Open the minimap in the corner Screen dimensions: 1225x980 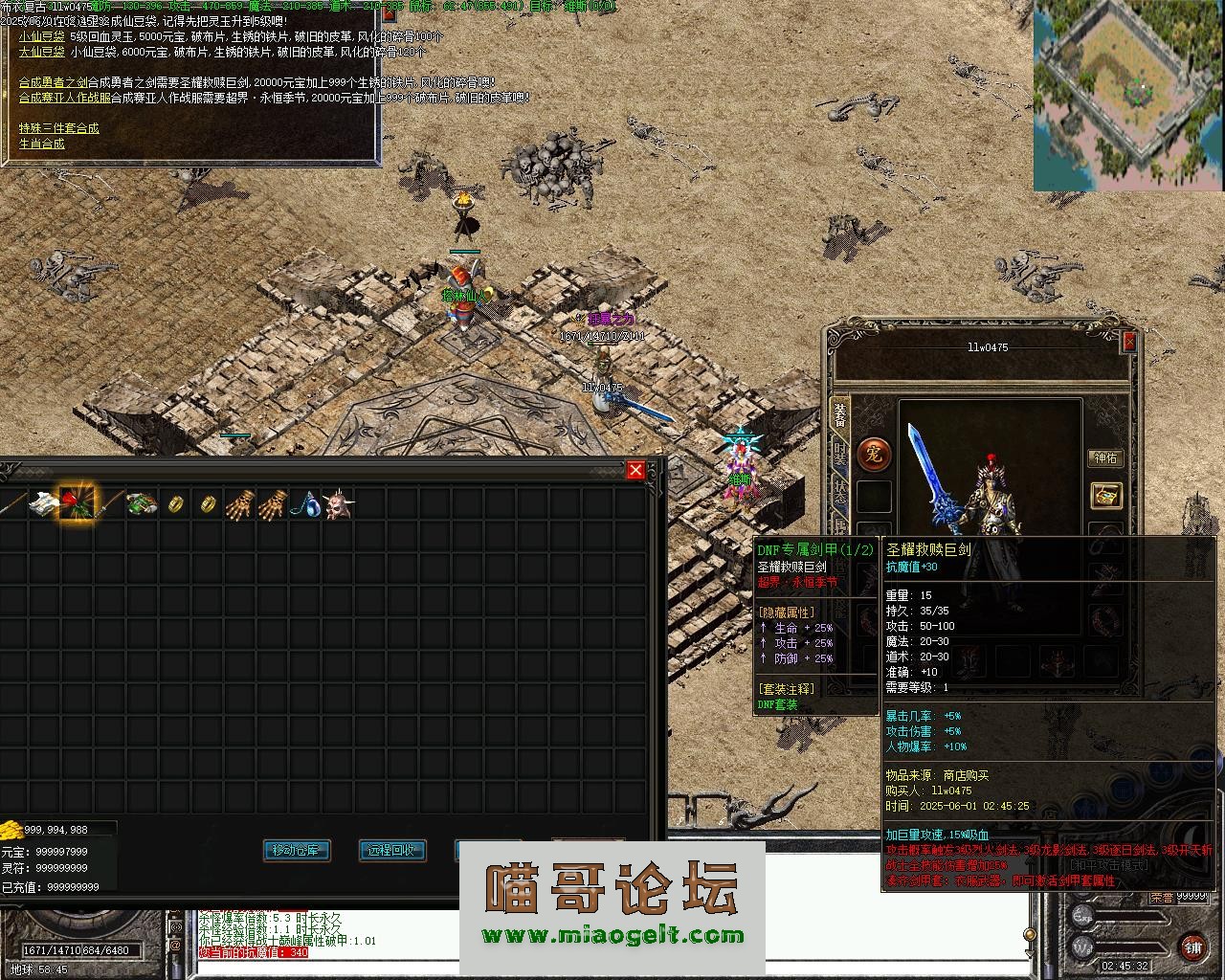pos(1128,96)
